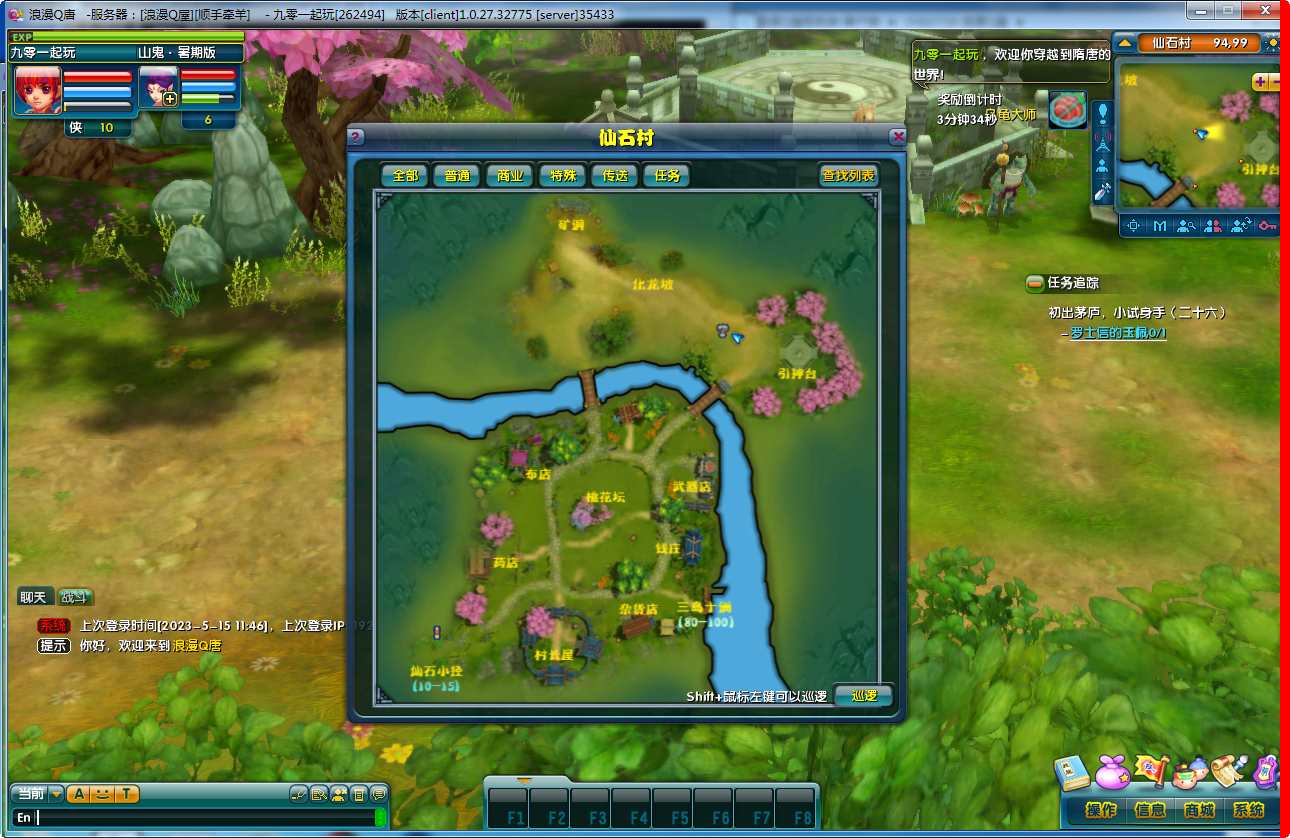Select the 商业 map filter tab
1290x838 pixels.
(509, 175)
